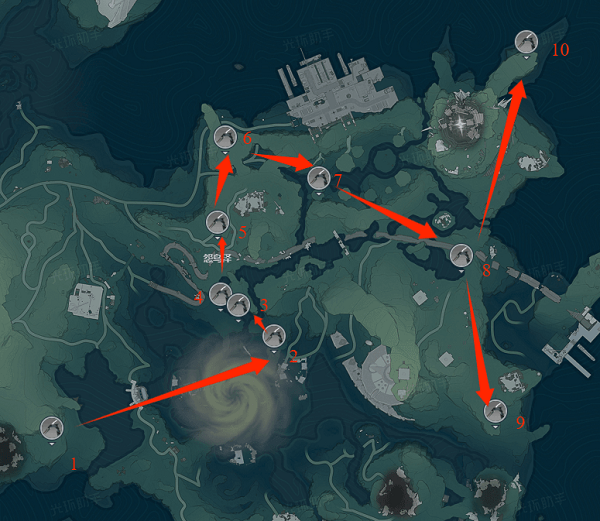Screen dimensions: 600x521
Task: Choose the pickaxe marker numbered 7
Action: coord(318,178)
